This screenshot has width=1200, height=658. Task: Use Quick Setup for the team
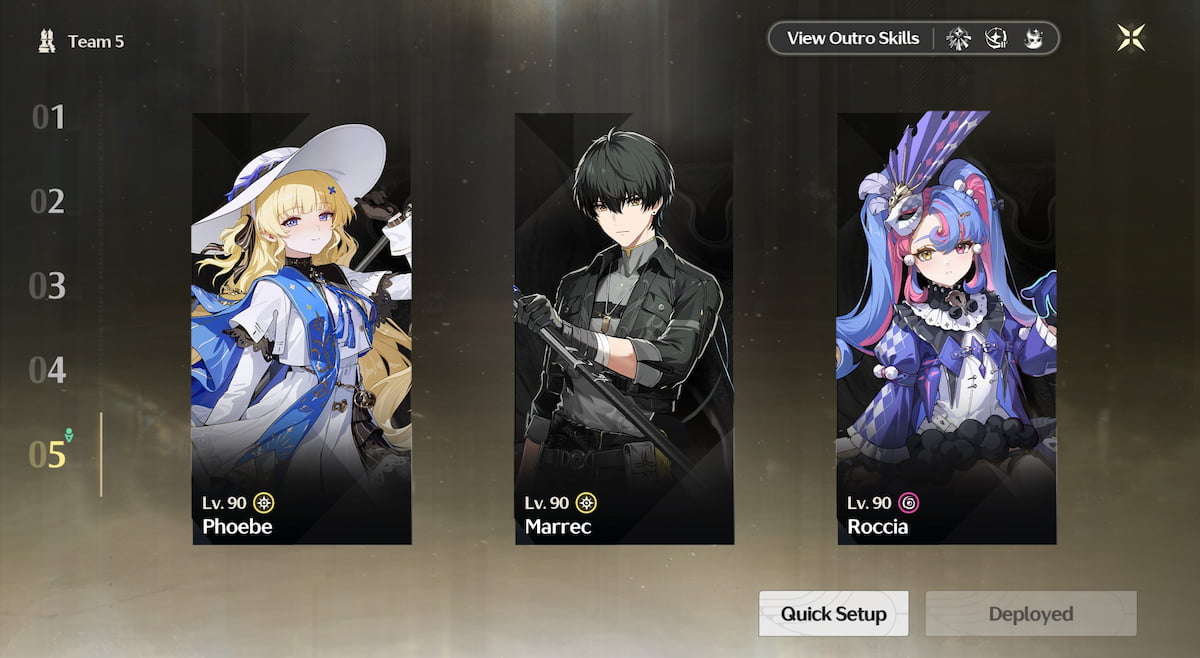point(833,613)
